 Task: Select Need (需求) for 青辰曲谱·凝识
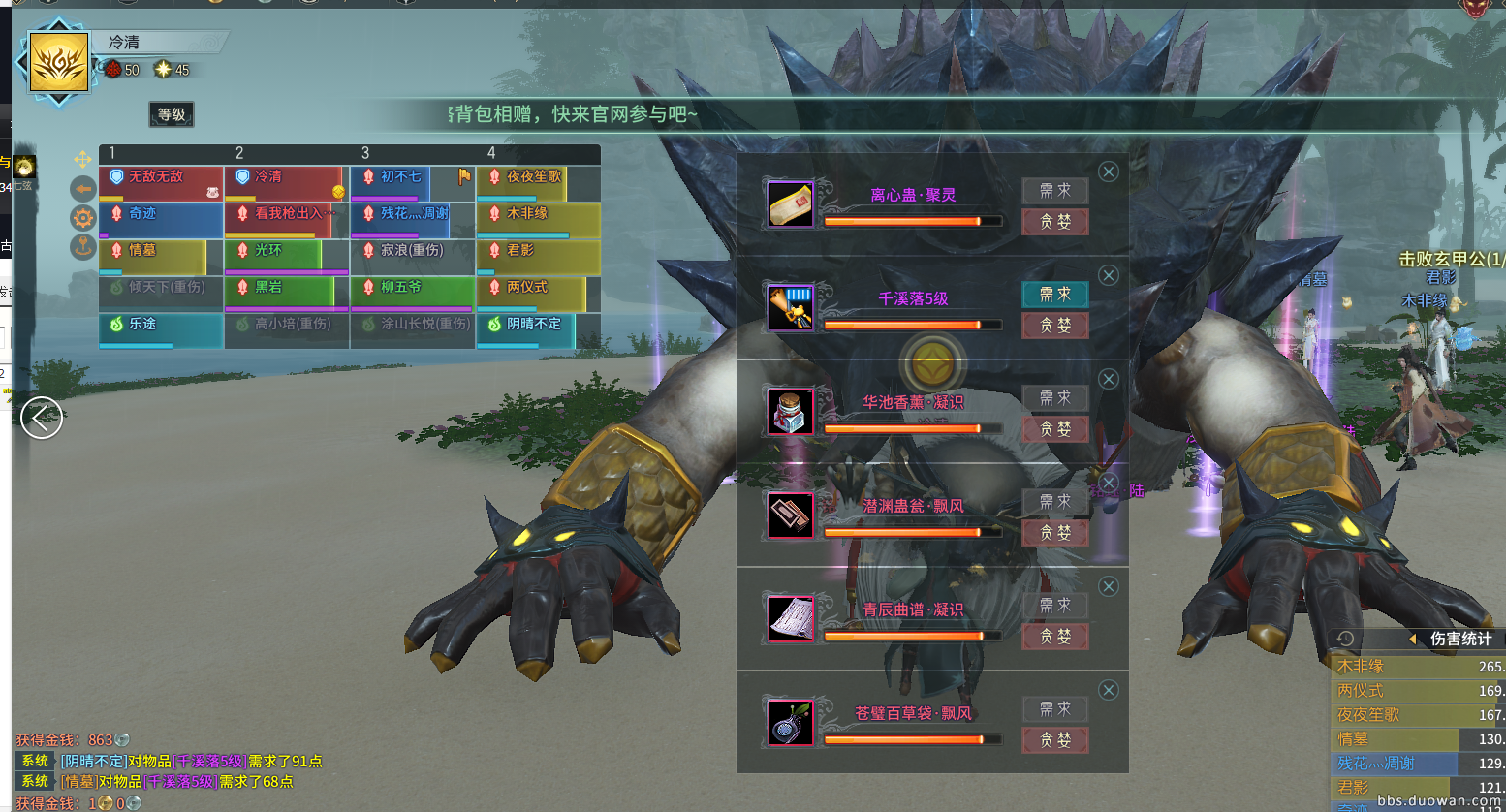point(1054,606)
